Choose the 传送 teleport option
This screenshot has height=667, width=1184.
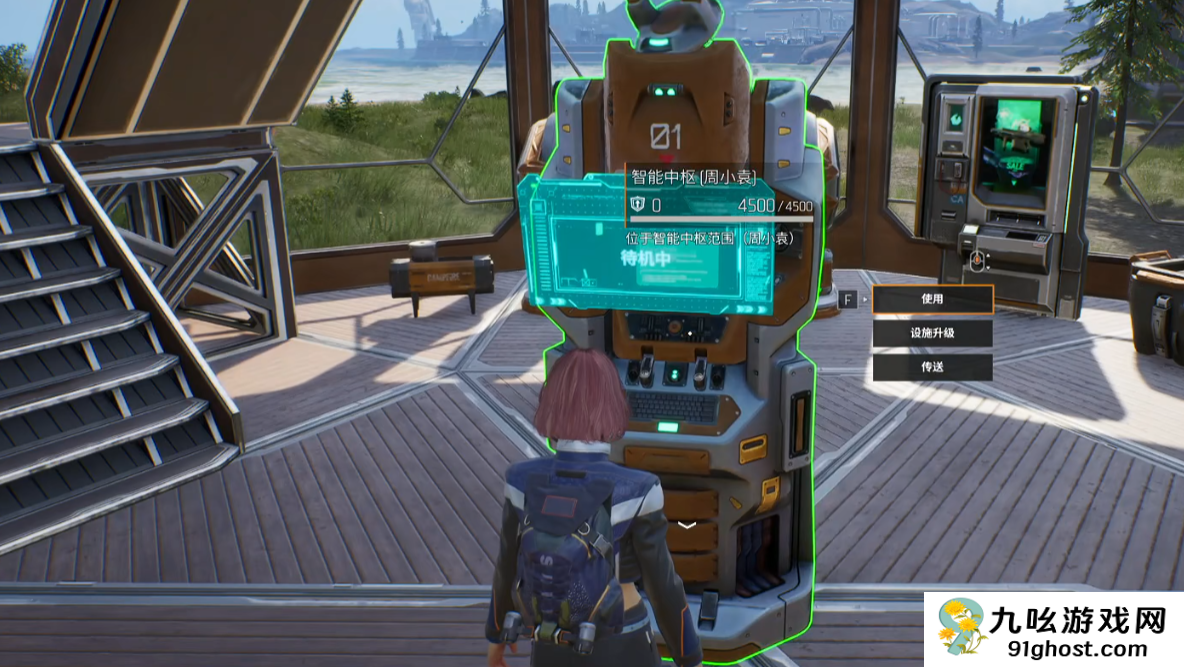point(932,367)
